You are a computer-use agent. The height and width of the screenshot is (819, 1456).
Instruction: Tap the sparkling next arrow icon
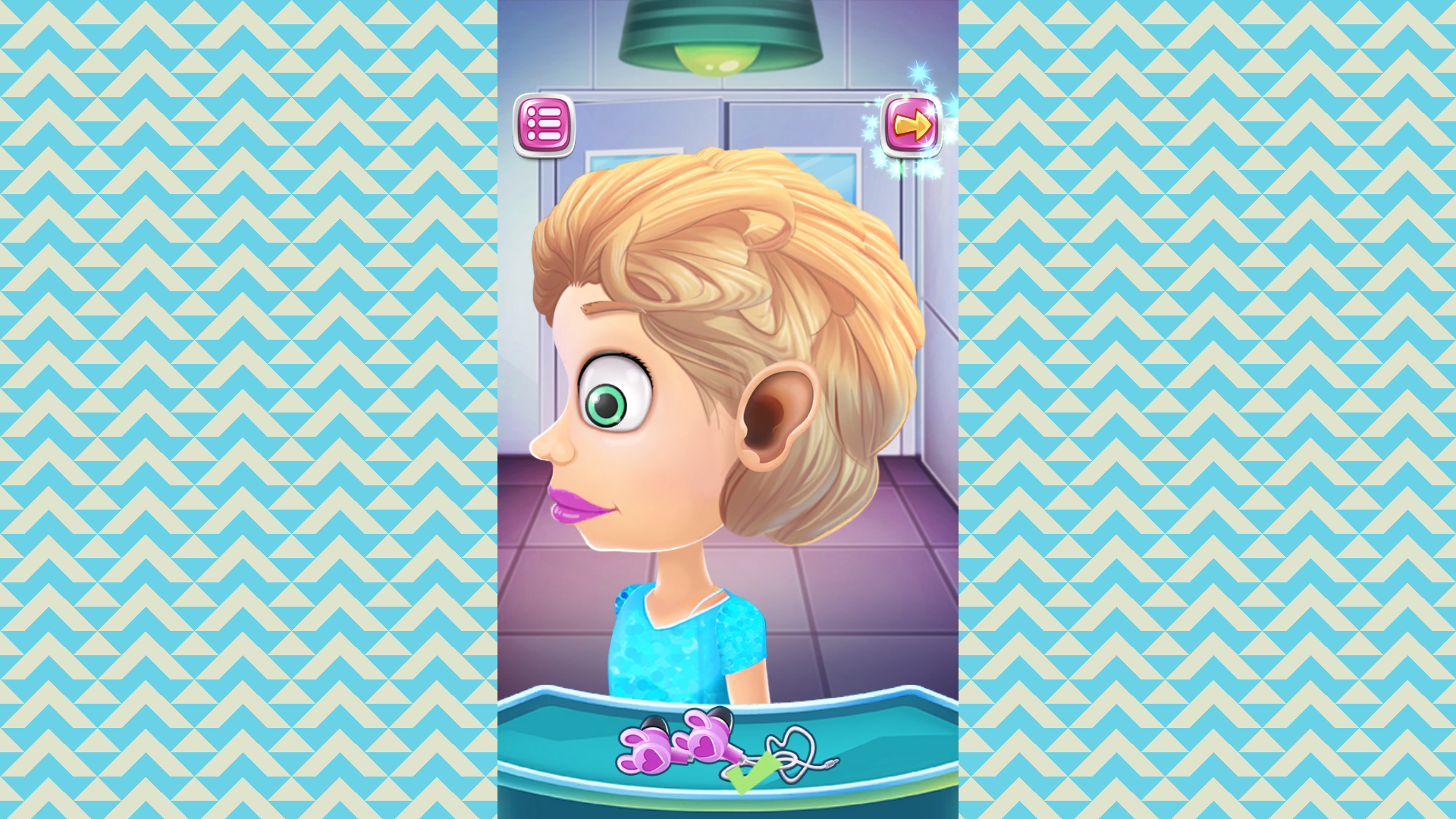[913, 124]
